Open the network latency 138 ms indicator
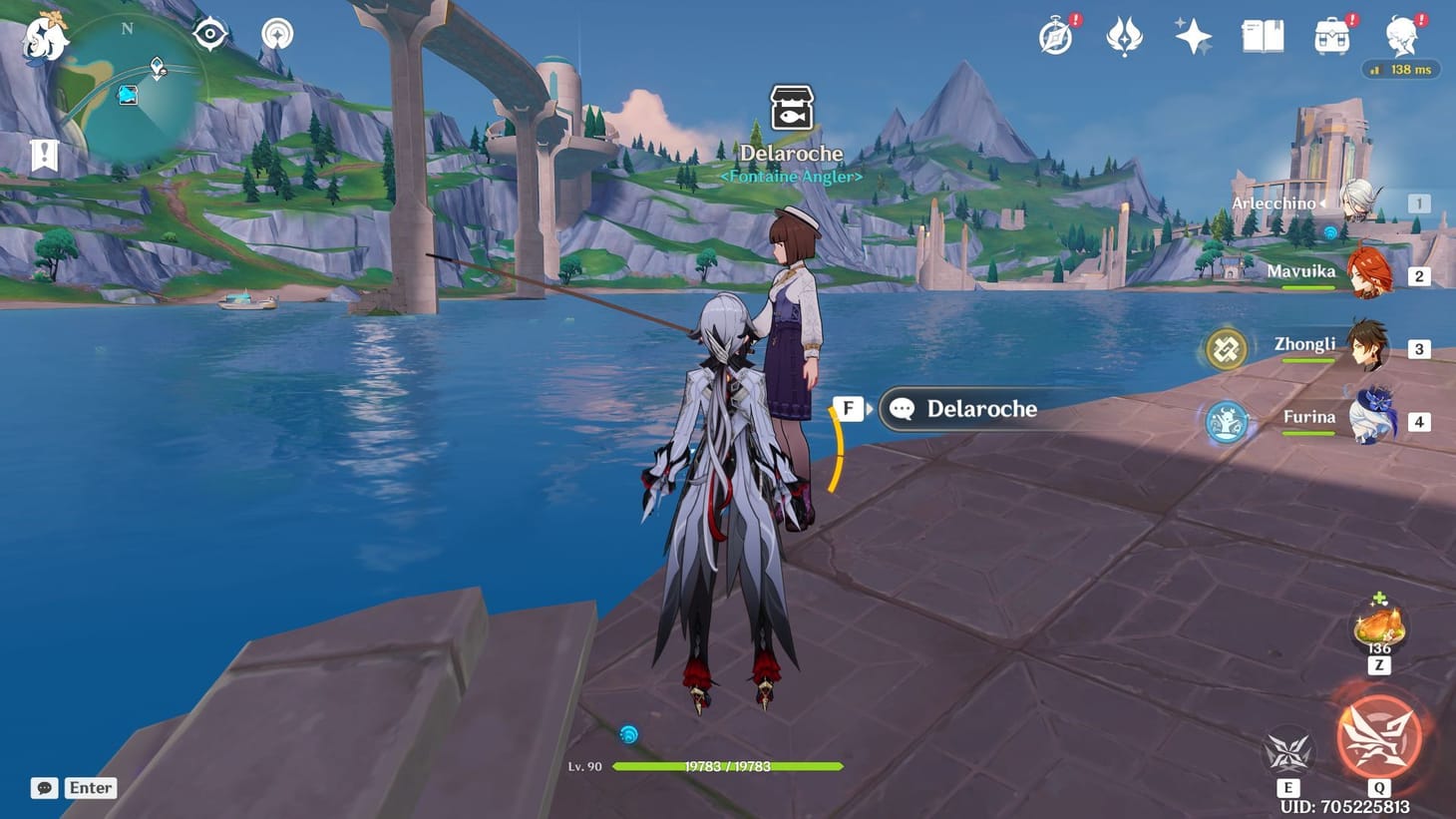 [x=1400, y=70]
